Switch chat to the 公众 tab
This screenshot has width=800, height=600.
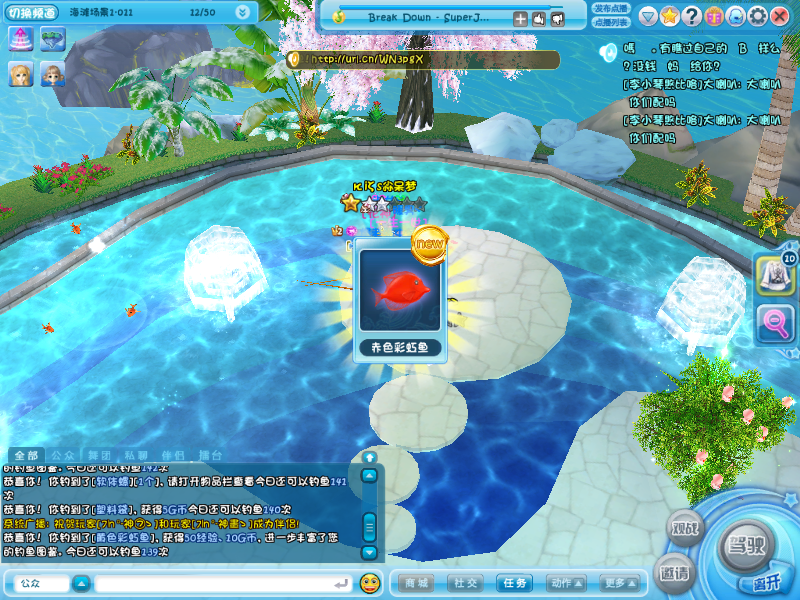[63, 456]
